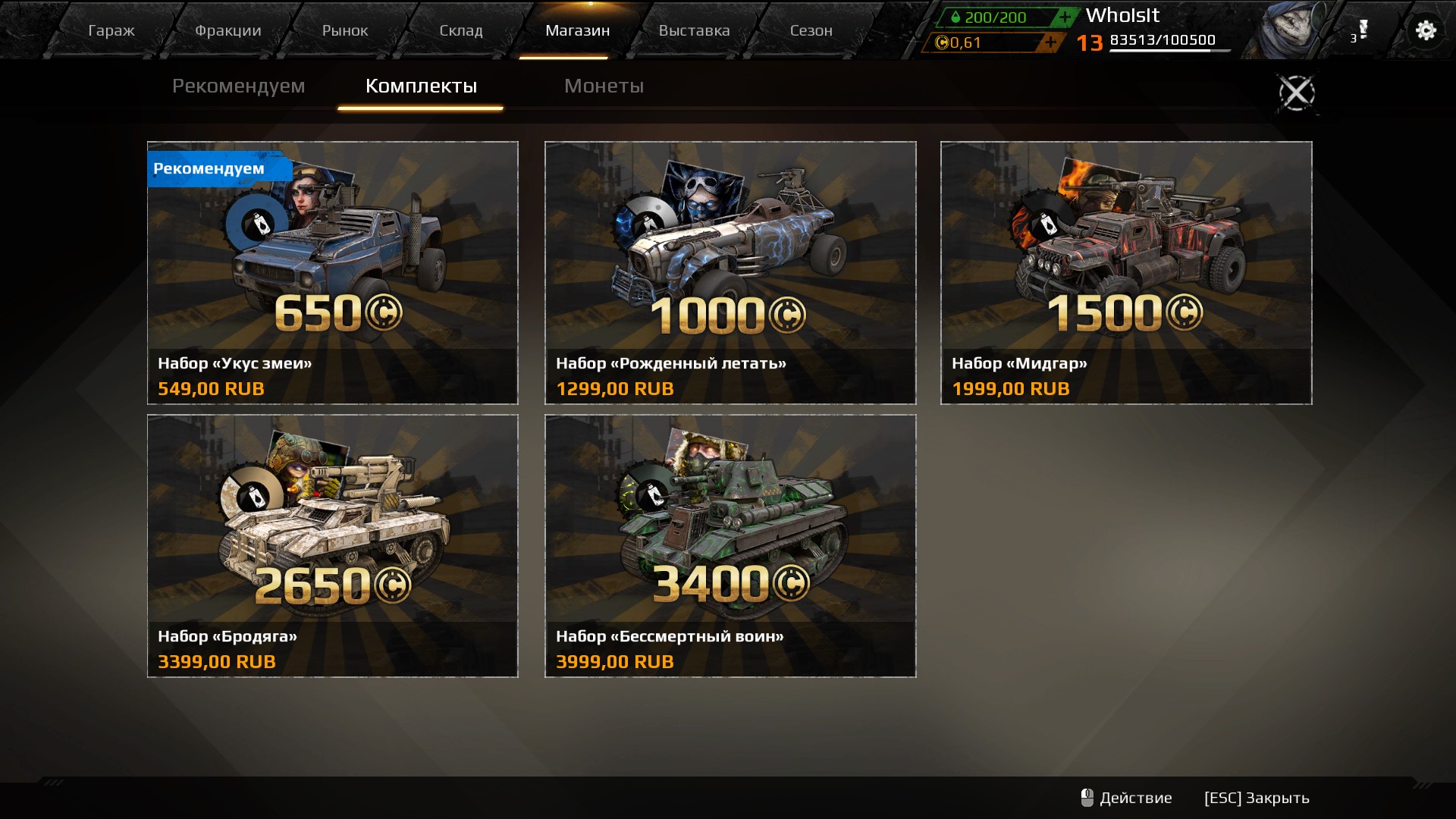Open the Склад tab
This screenshot has height=819, width=1456.
point(461,31)
